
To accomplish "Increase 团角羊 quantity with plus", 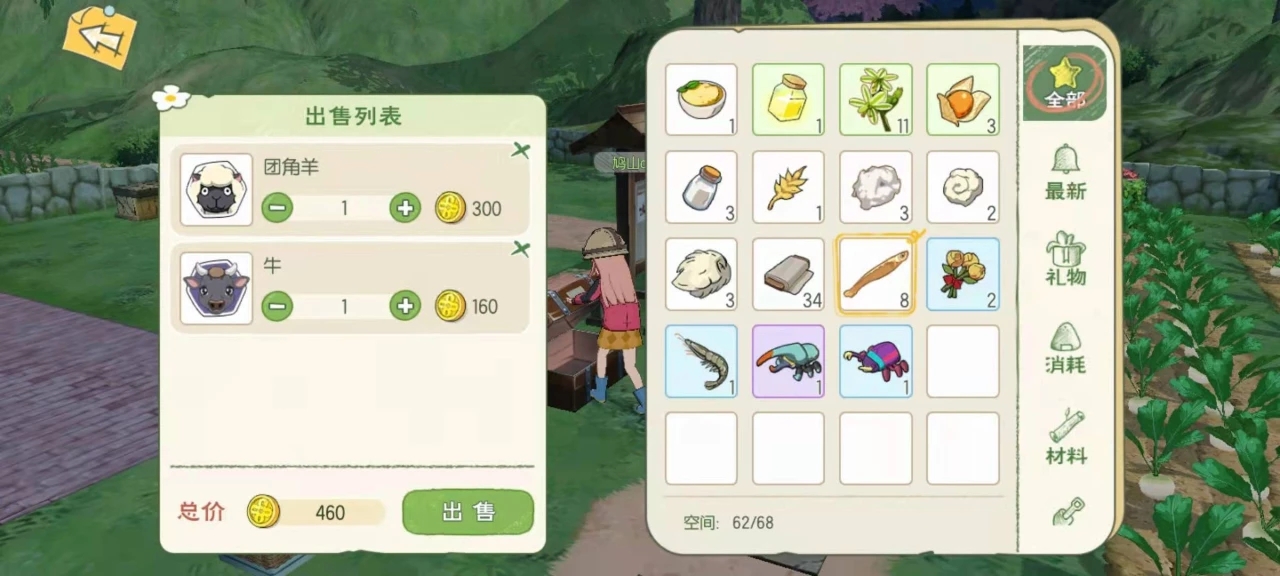I will [x=404, y=208].
